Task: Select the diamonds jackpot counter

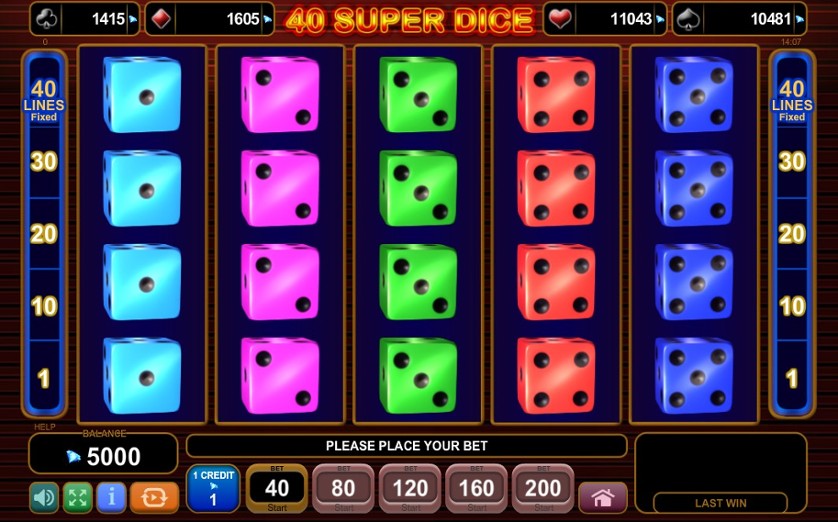Action: point(209,19)
